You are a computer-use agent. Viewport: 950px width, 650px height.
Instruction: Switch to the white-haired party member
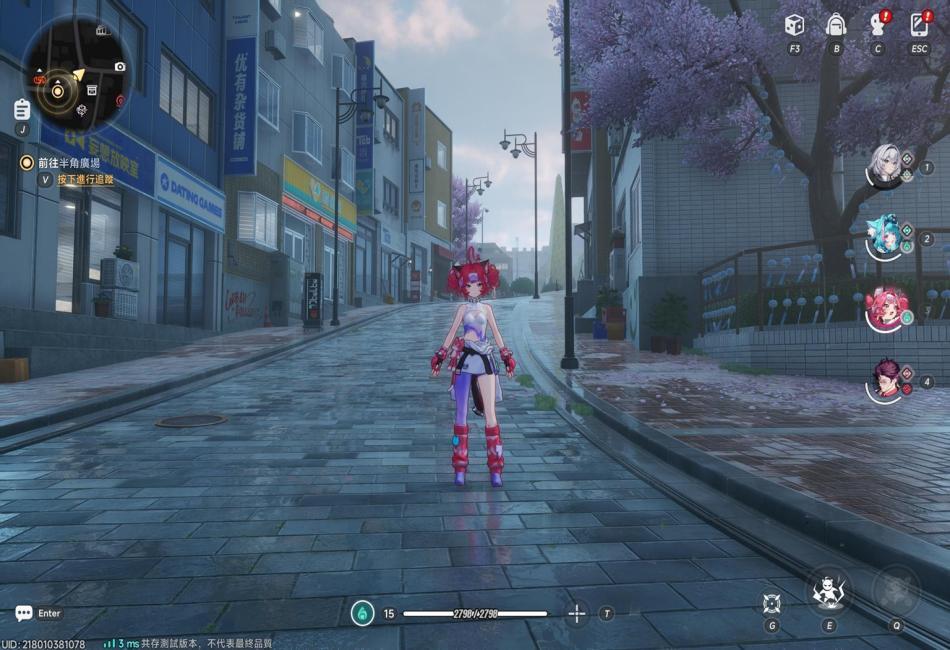coord(885,166)
